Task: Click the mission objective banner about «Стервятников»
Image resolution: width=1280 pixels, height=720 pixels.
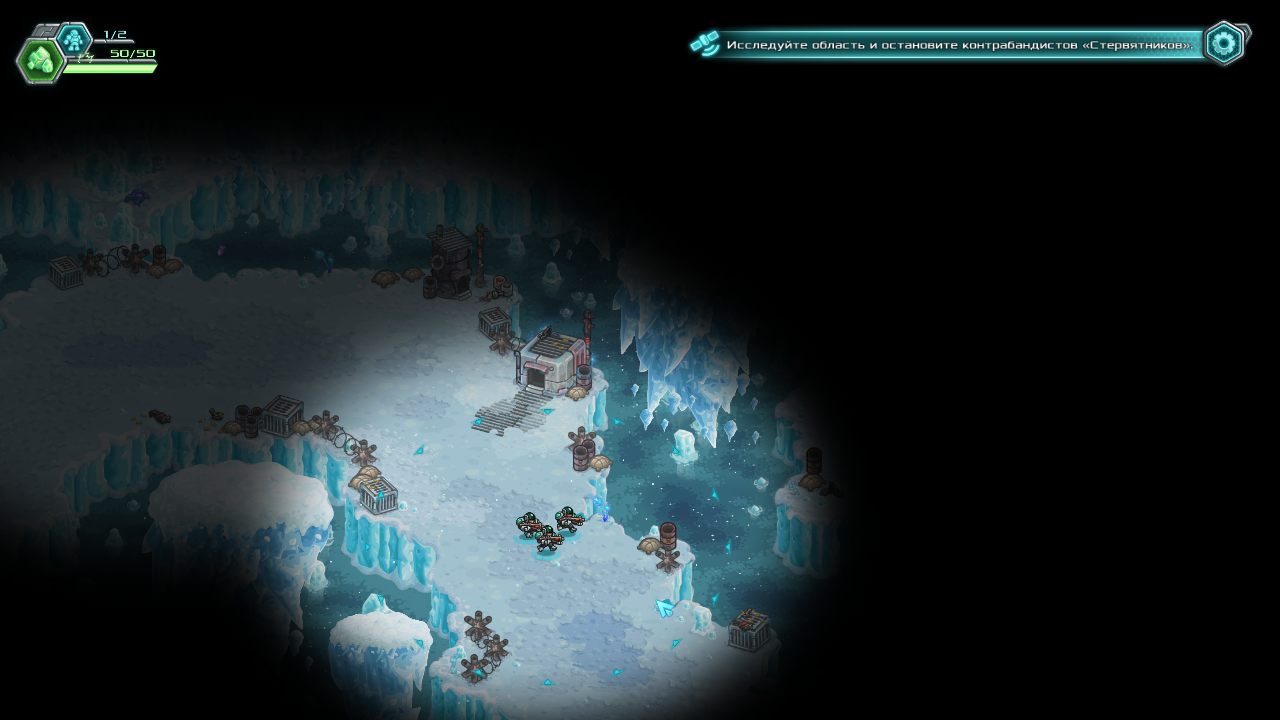Action: tap(960, 45)
